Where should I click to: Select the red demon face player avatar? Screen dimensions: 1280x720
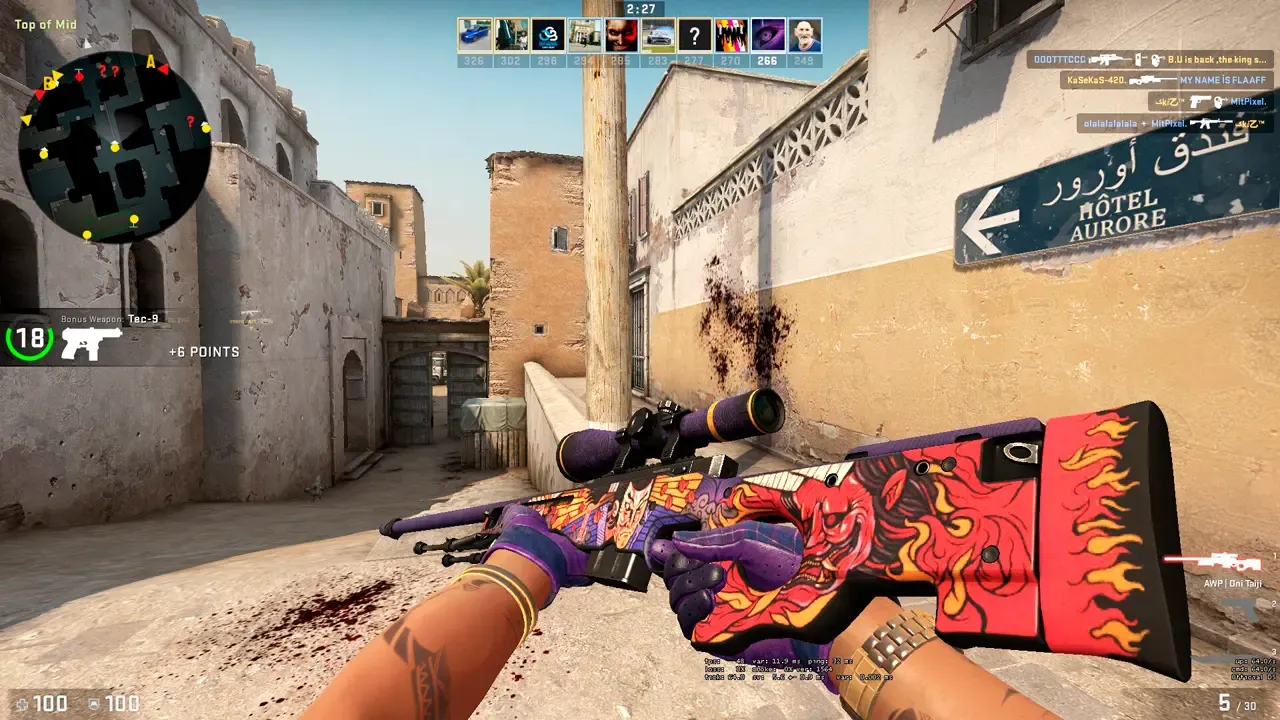pyautogui.click(x=621, y=35)
